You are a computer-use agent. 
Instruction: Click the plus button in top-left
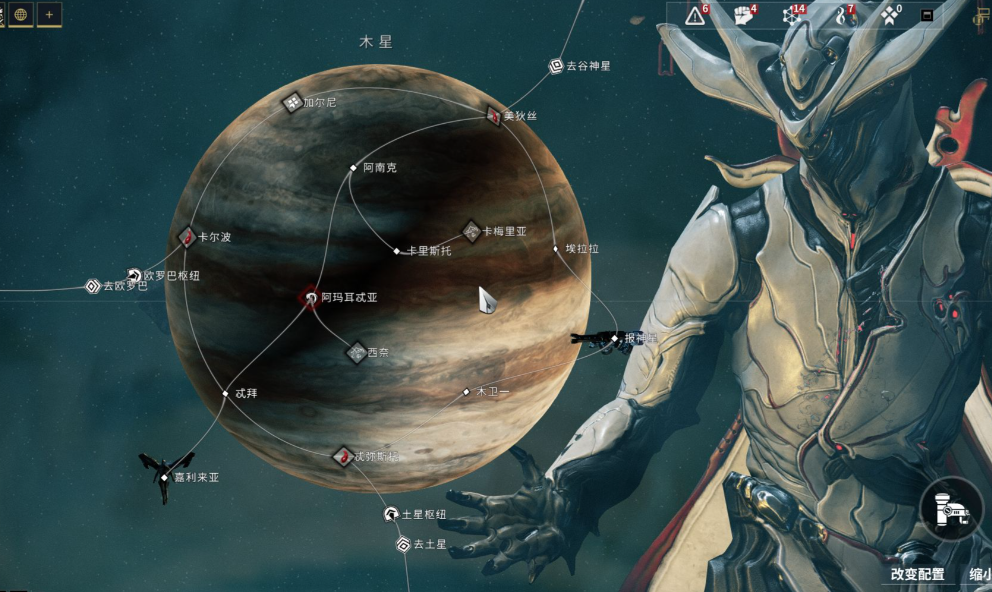[x=49, y=14]
